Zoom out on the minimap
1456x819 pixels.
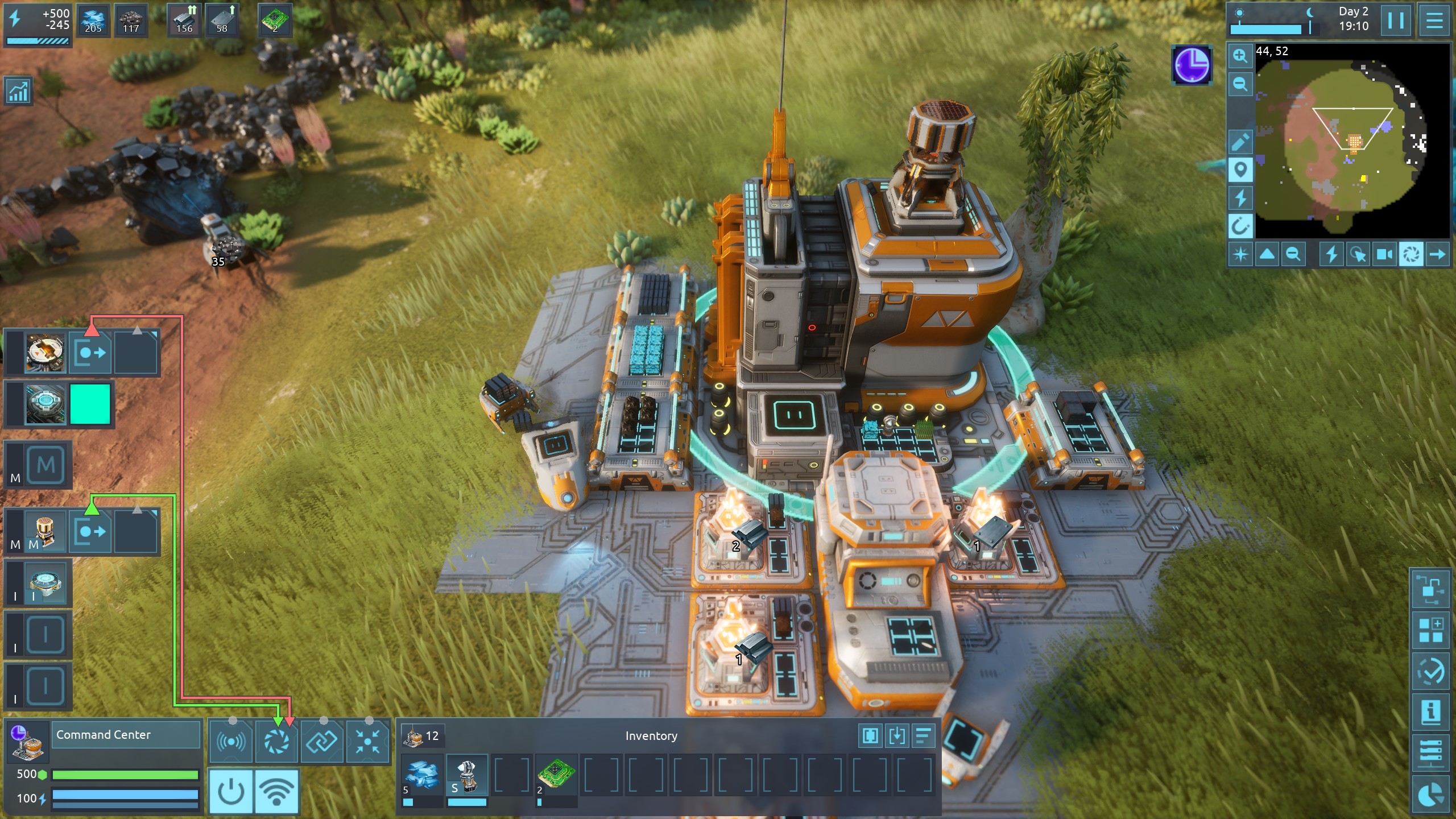click(1240, 84)
